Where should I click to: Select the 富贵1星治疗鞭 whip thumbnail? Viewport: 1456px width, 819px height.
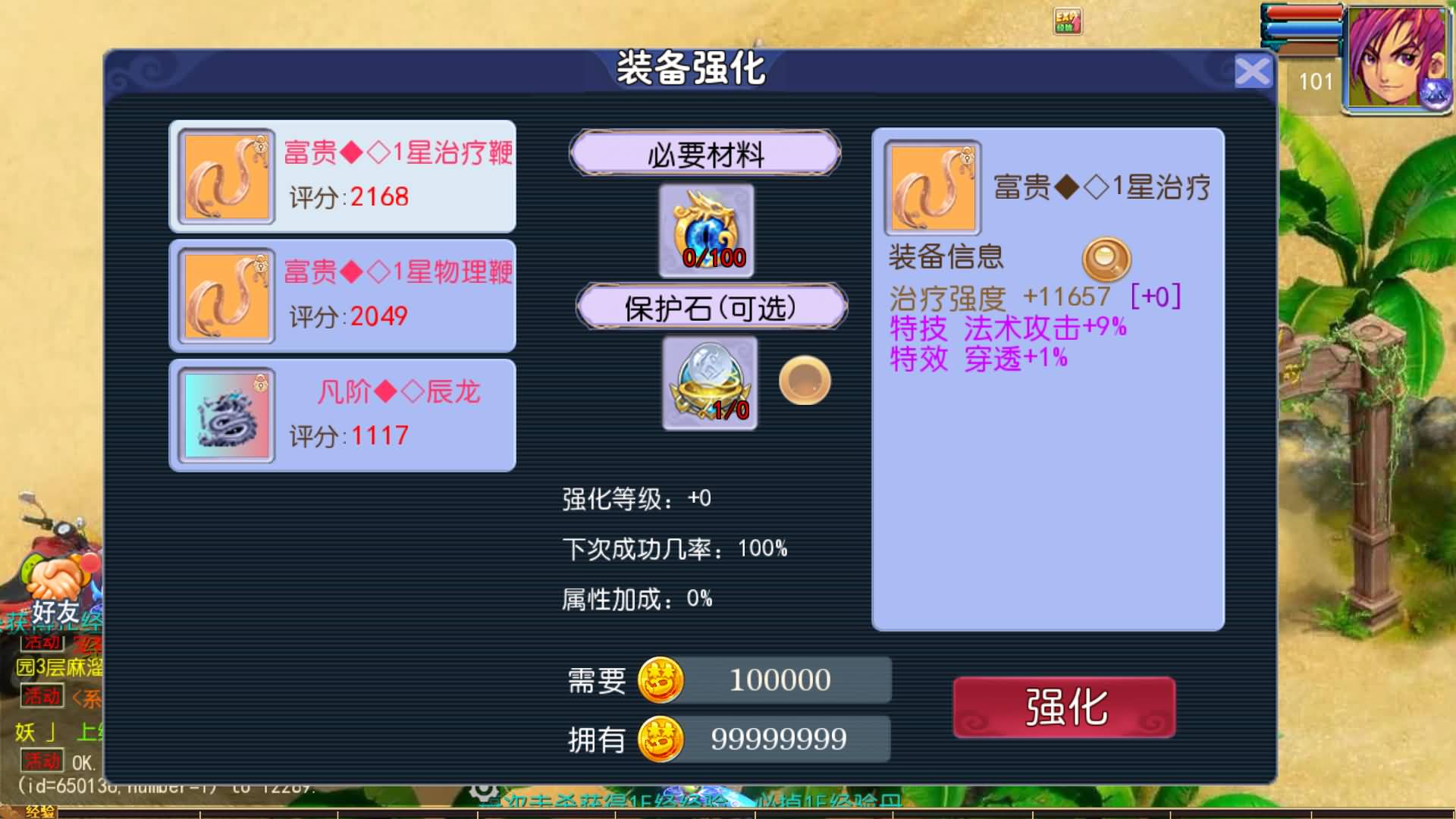pyautogui.click(x=225, y=177)
